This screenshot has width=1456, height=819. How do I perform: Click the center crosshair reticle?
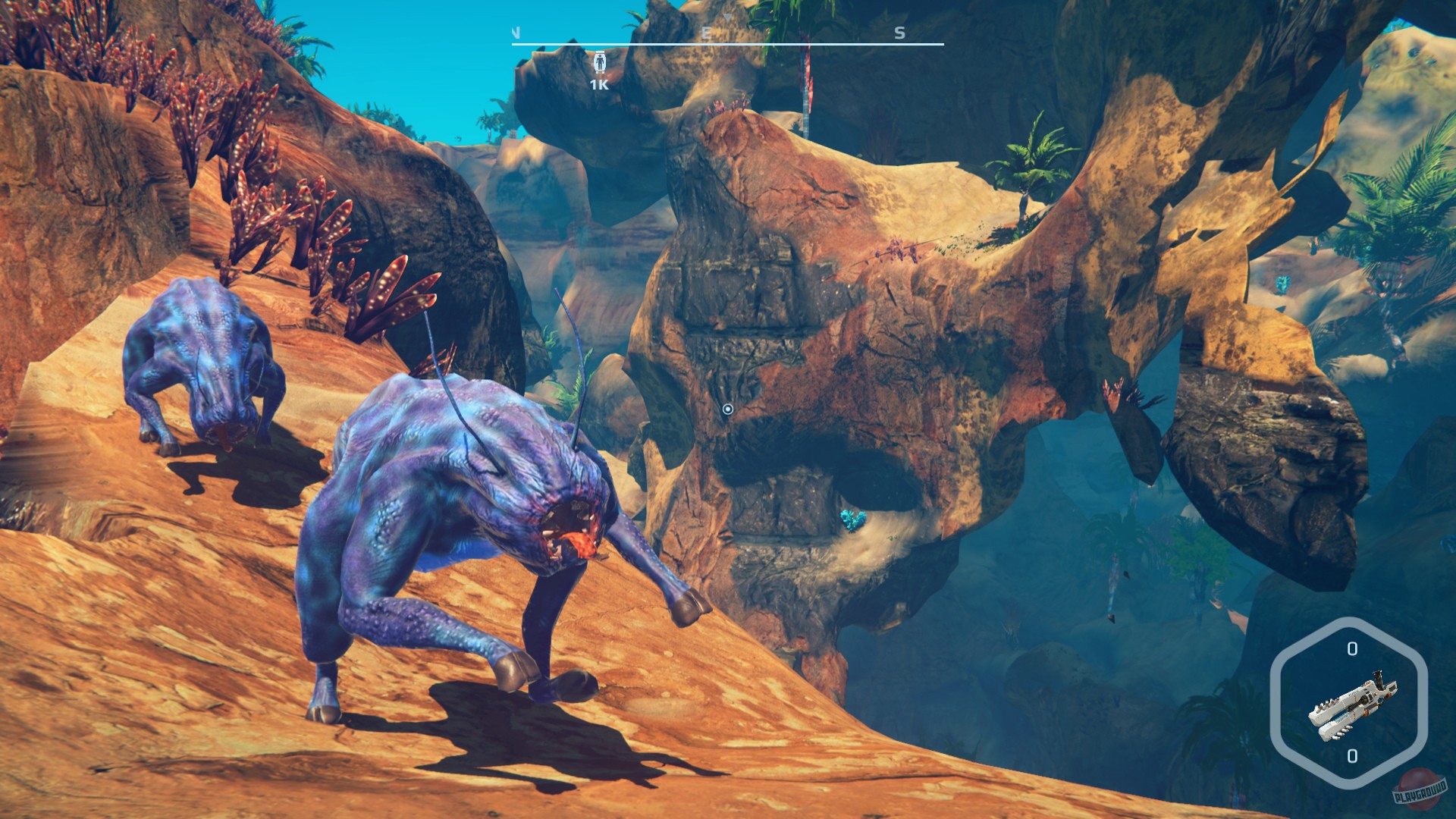727,409
